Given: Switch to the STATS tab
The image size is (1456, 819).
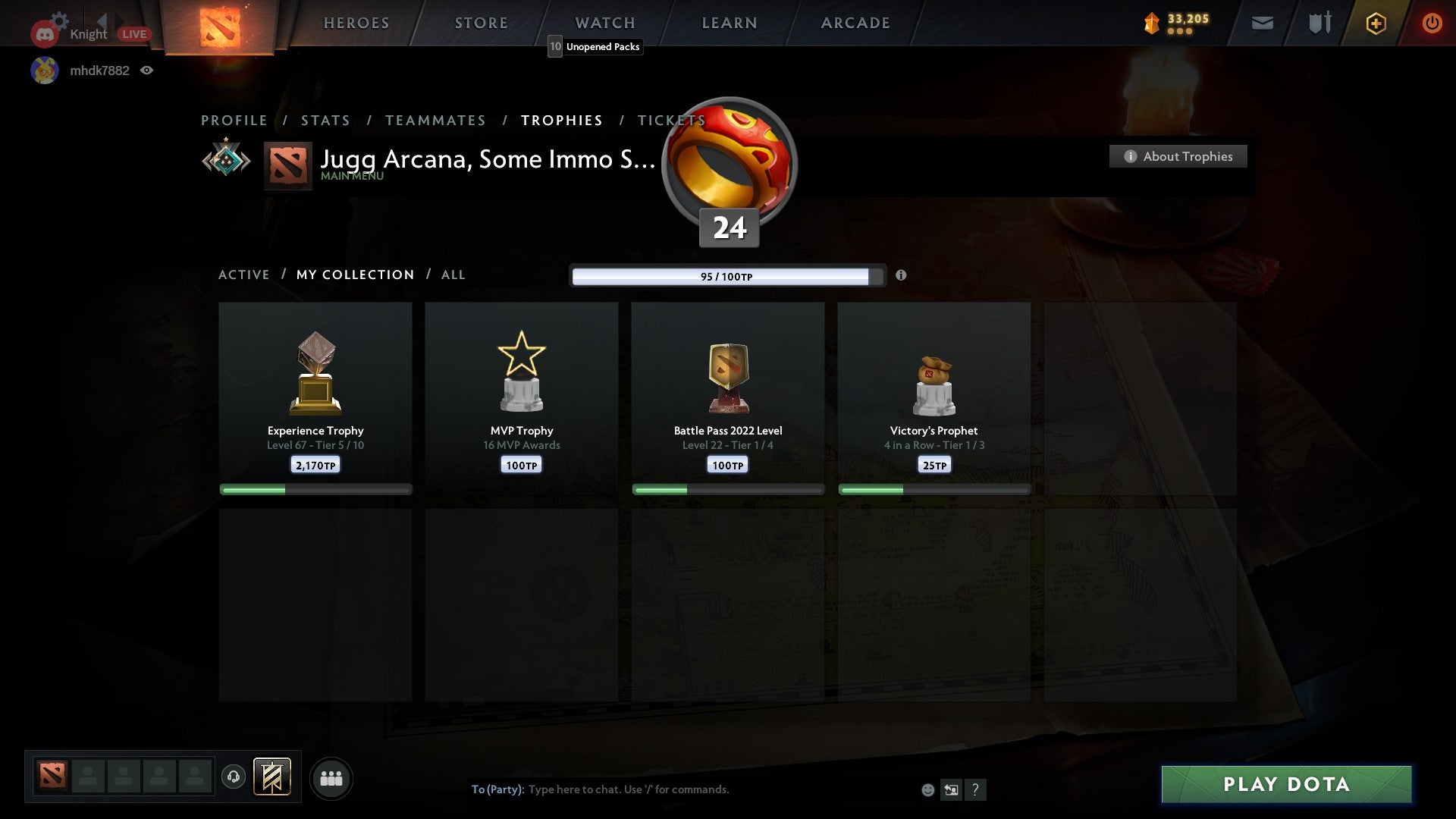Looking at the screenshot, I should click(x=325, y=120).
